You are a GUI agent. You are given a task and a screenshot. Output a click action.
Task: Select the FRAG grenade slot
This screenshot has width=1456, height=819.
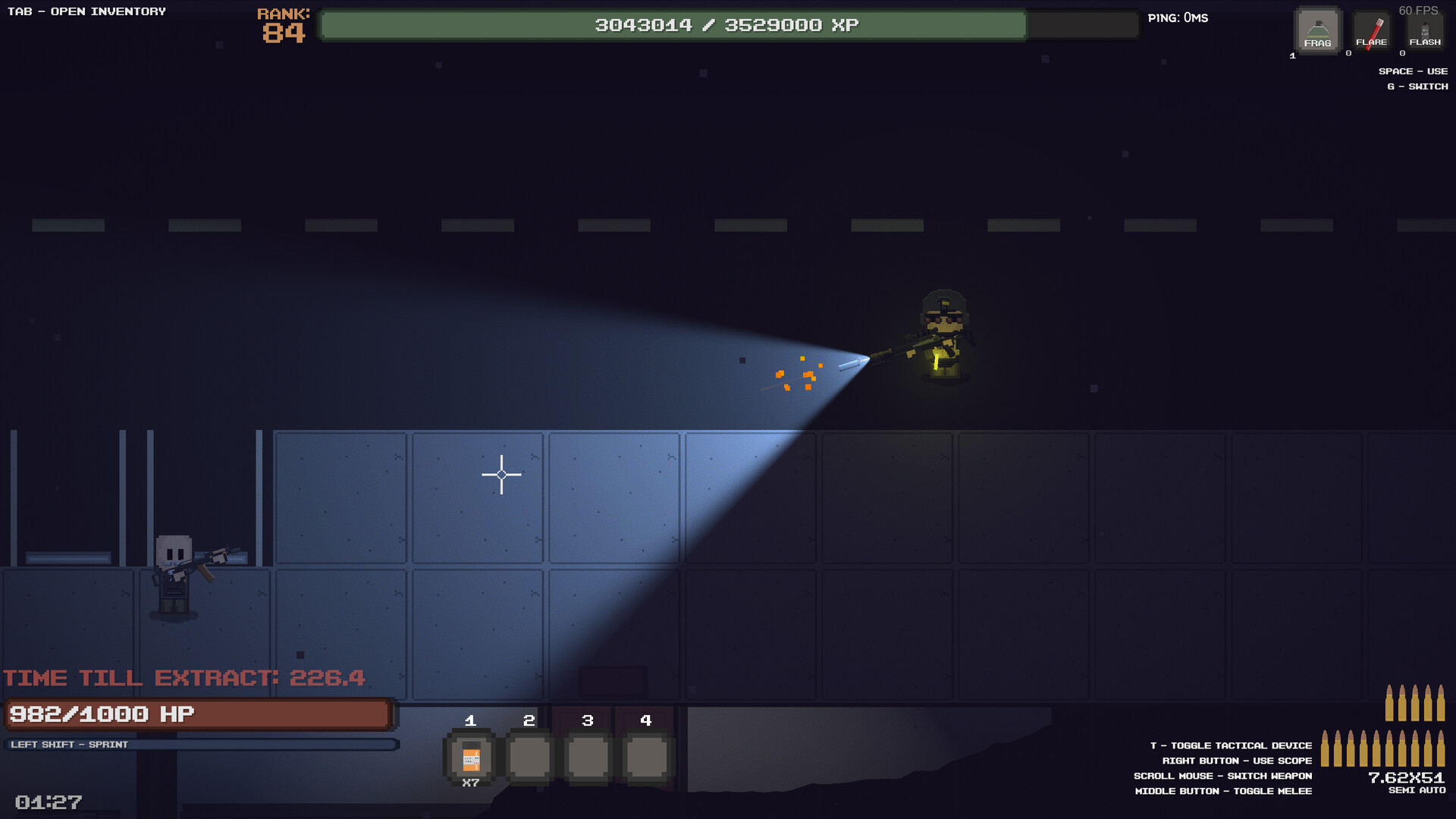(1316, 30)
